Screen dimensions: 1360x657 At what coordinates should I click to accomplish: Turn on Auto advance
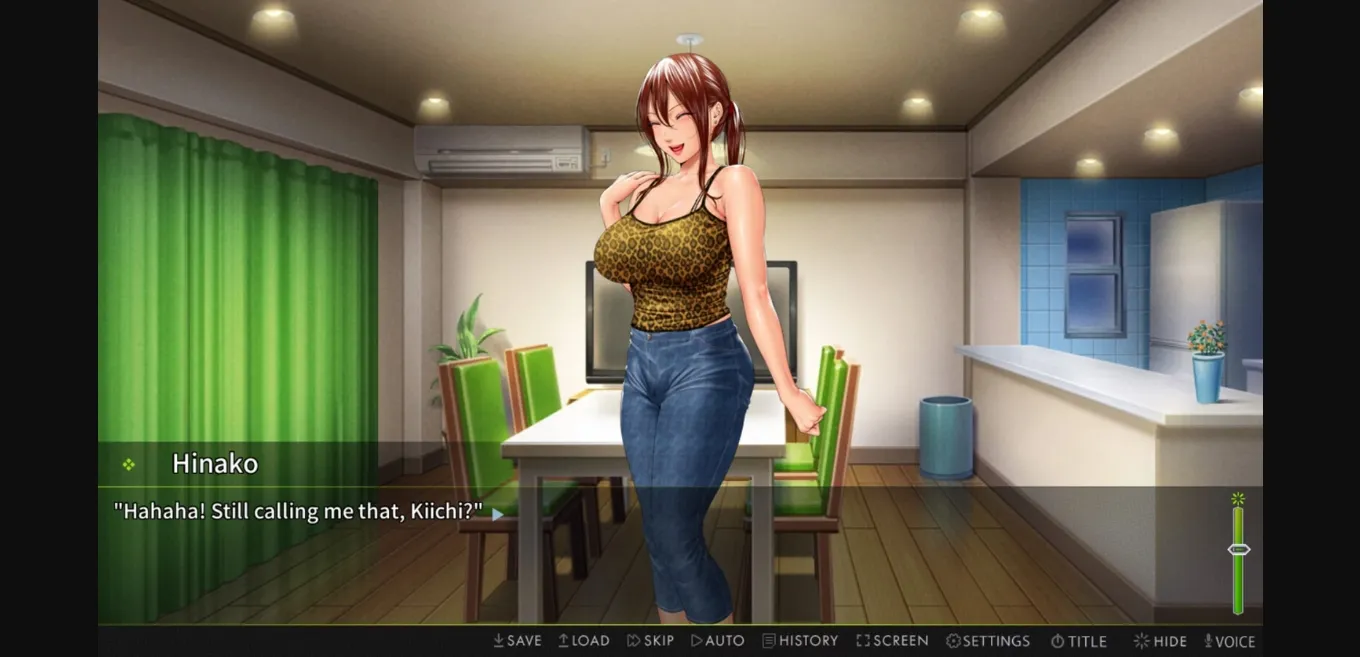pyautogui.click(x=718, y=641)
